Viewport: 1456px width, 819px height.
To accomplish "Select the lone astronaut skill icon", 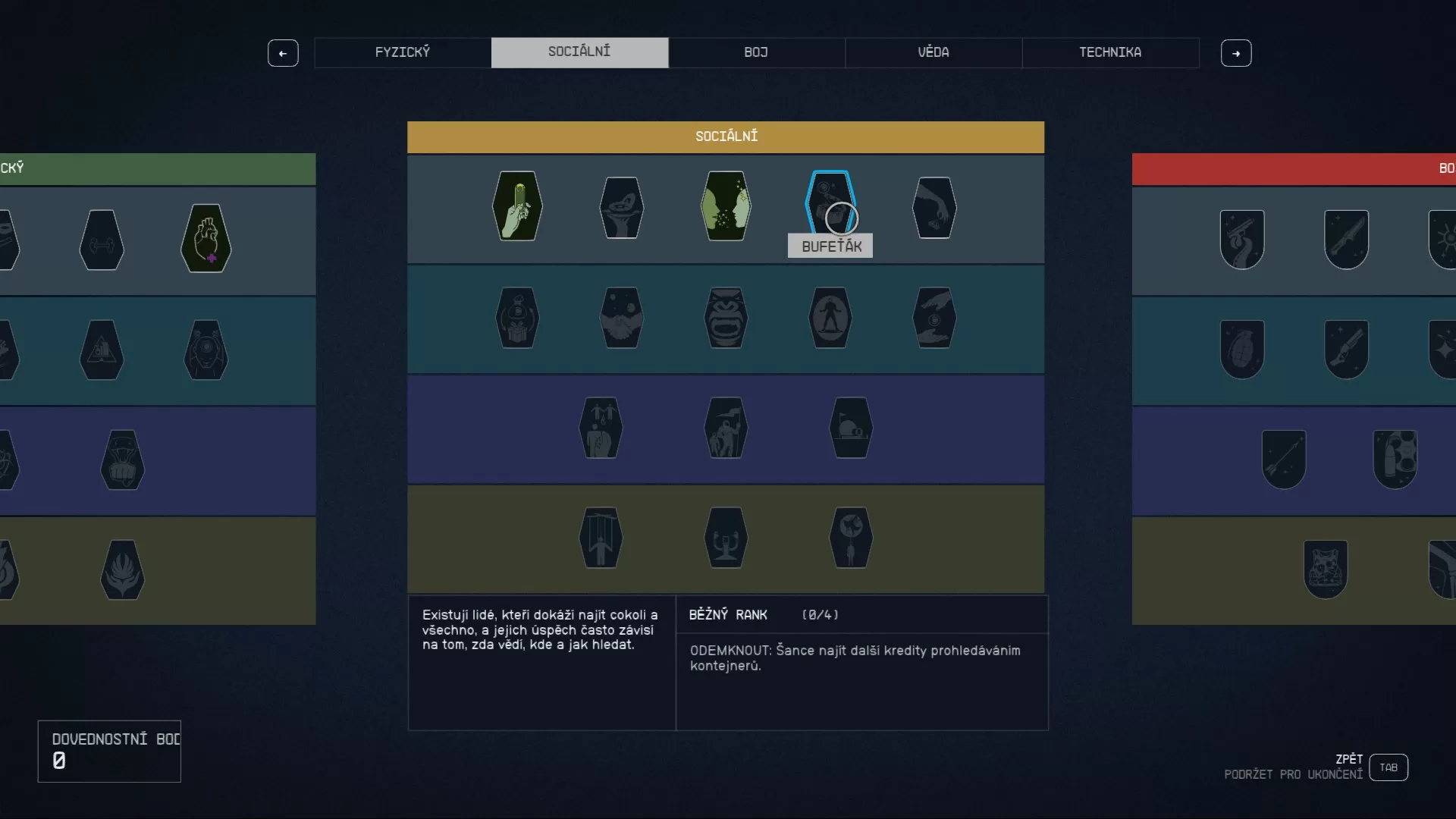I will tap(830, 318).
